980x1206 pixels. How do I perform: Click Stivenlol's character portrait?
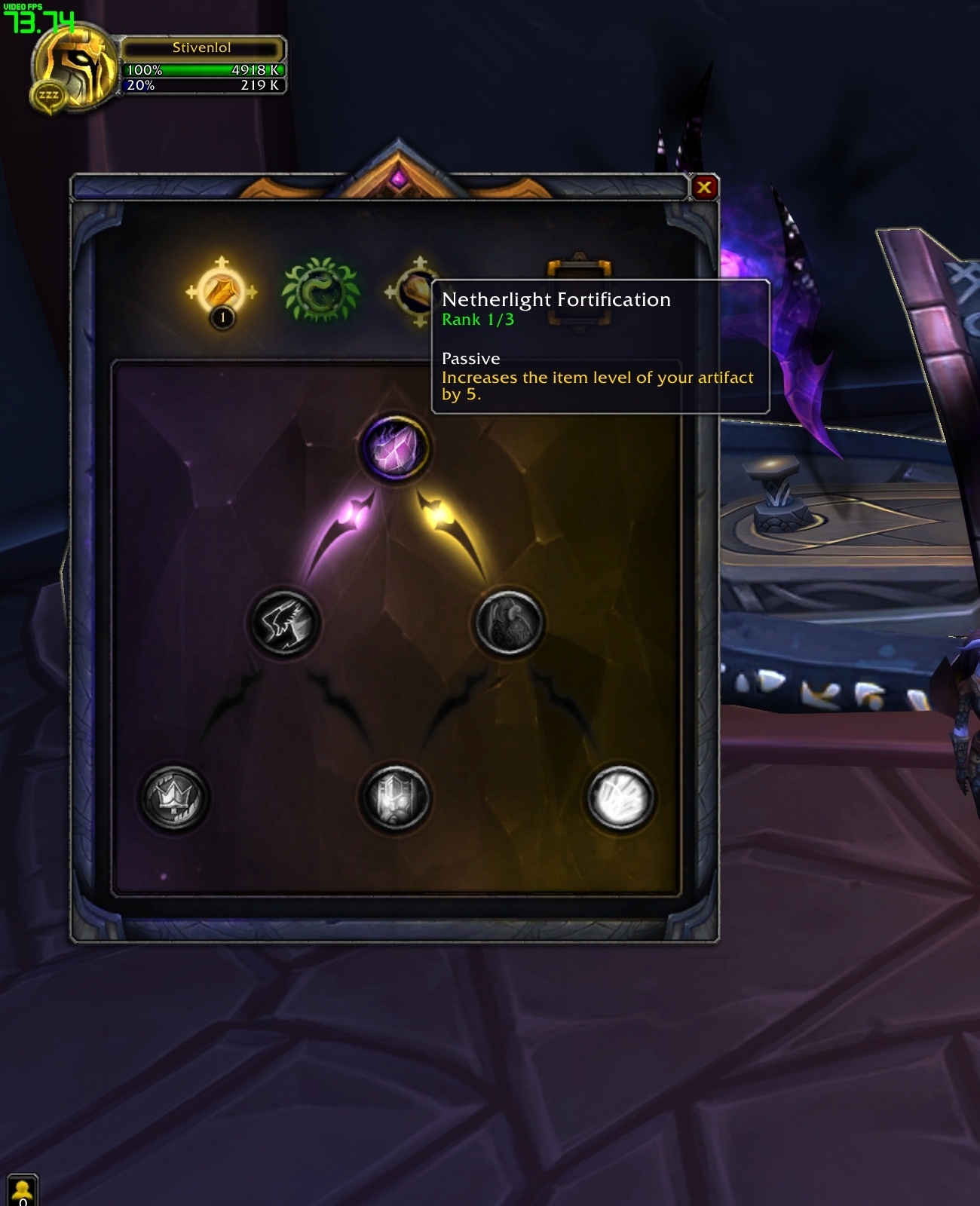pyautogui.click(x=72, y=64)
